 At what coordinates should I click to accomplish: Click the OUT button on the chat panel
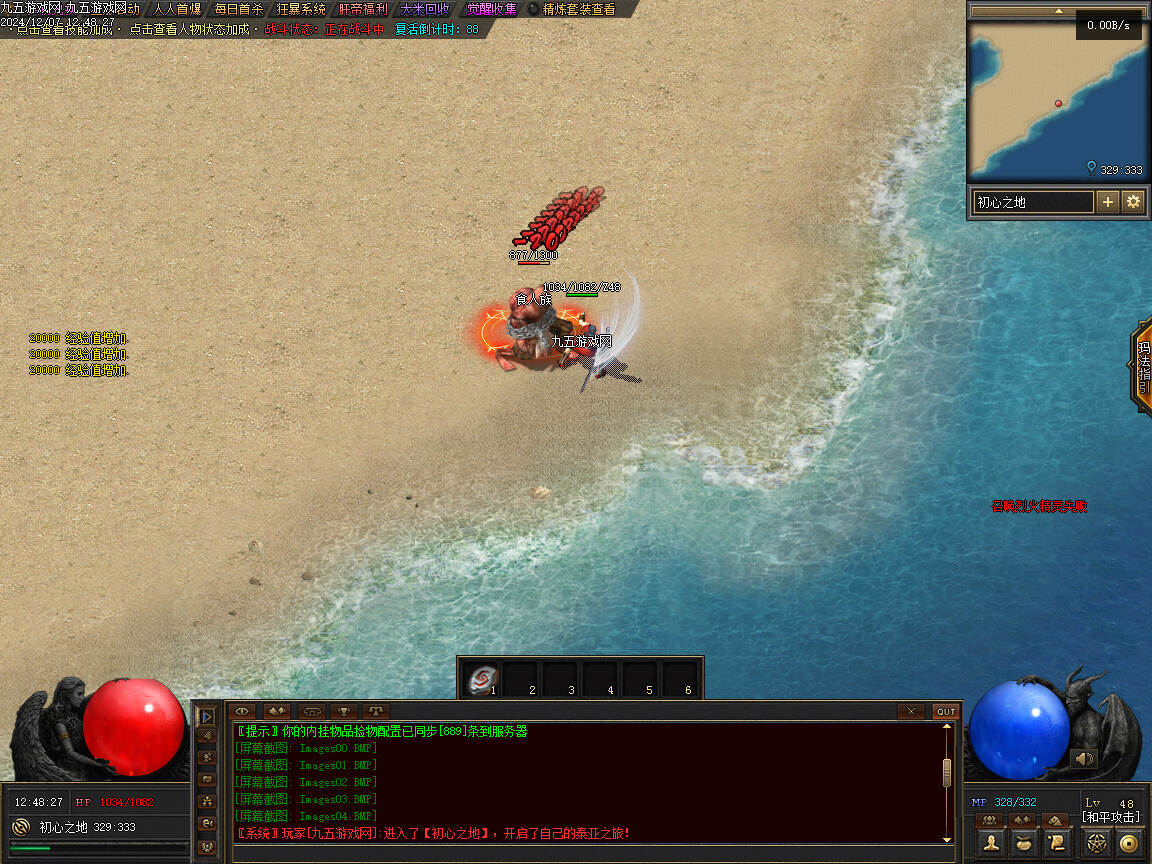point(945,711)
